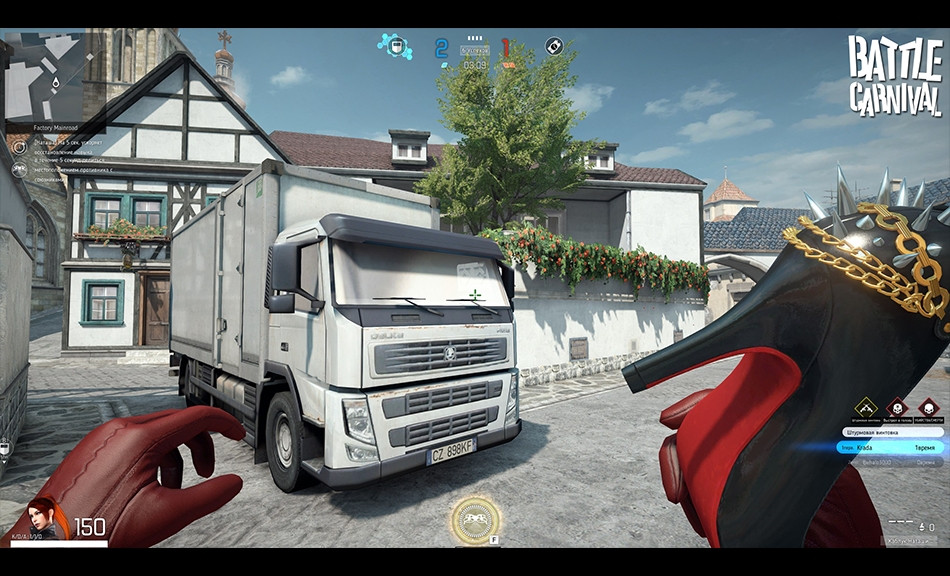Image resolution: width=950 pixels, height=576 pixels.
Task: Select the first circular skill icon under minimap
Action: click(19, 146)
